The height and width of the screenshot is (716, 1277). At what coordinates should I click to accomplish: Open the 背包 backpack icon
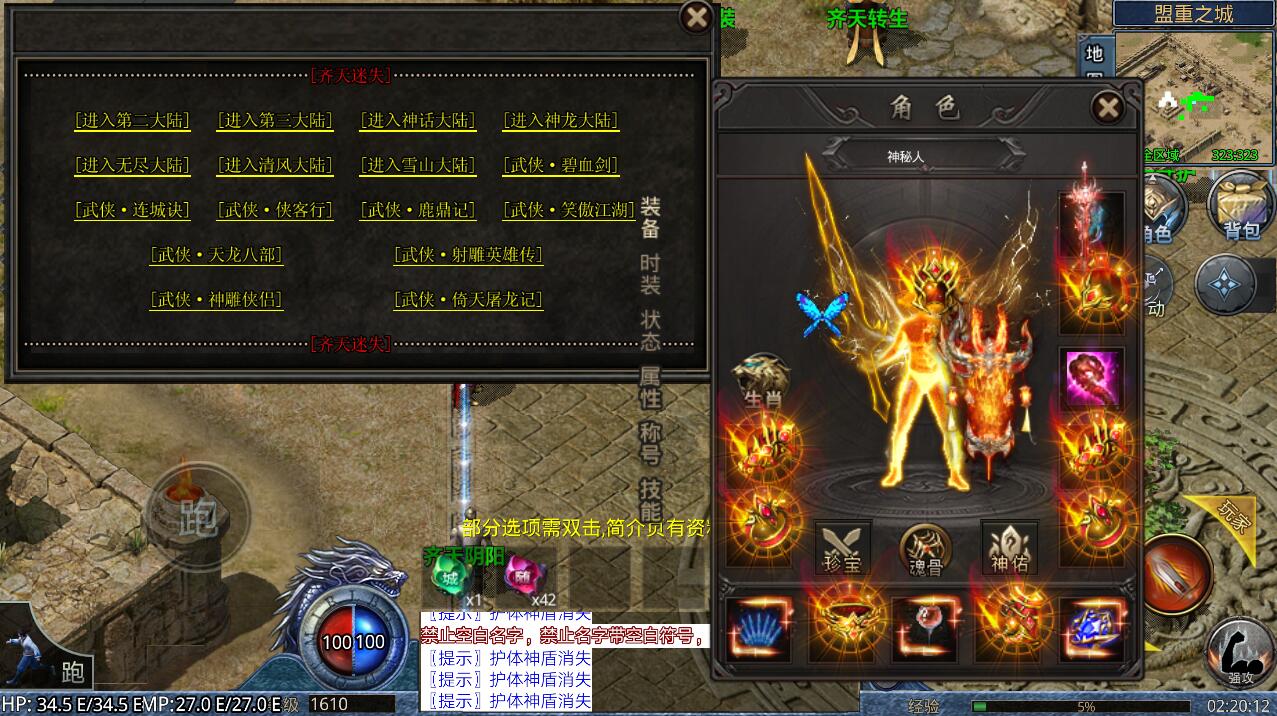tap(1240, 205)
